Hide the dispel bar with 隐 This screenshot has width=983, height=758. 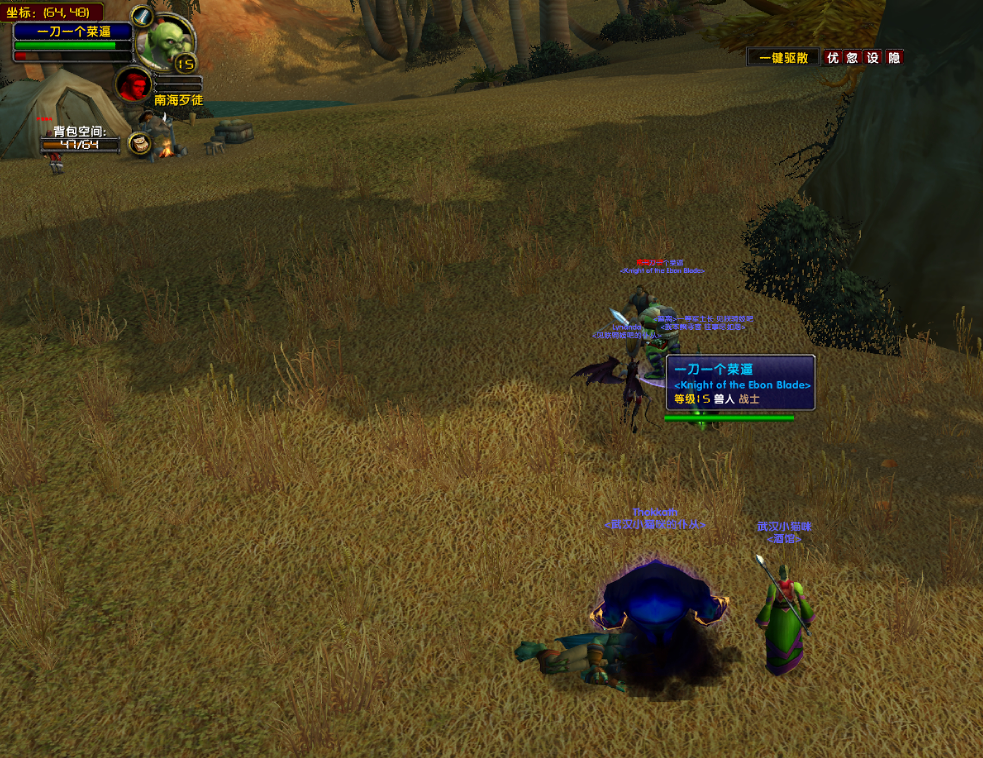(894, 58)
